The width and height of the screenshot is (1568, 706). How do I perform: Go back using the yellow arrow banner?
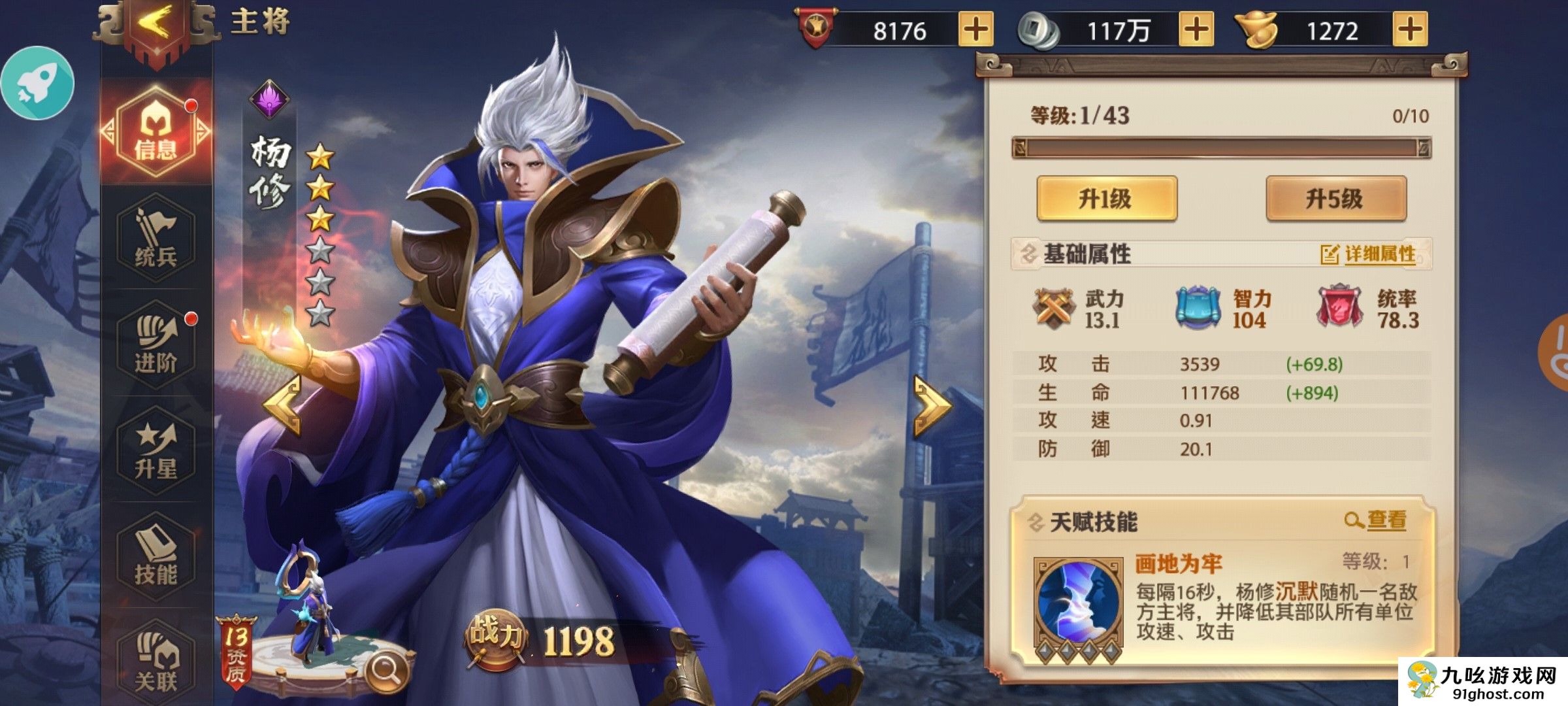(x=155, y=26)
